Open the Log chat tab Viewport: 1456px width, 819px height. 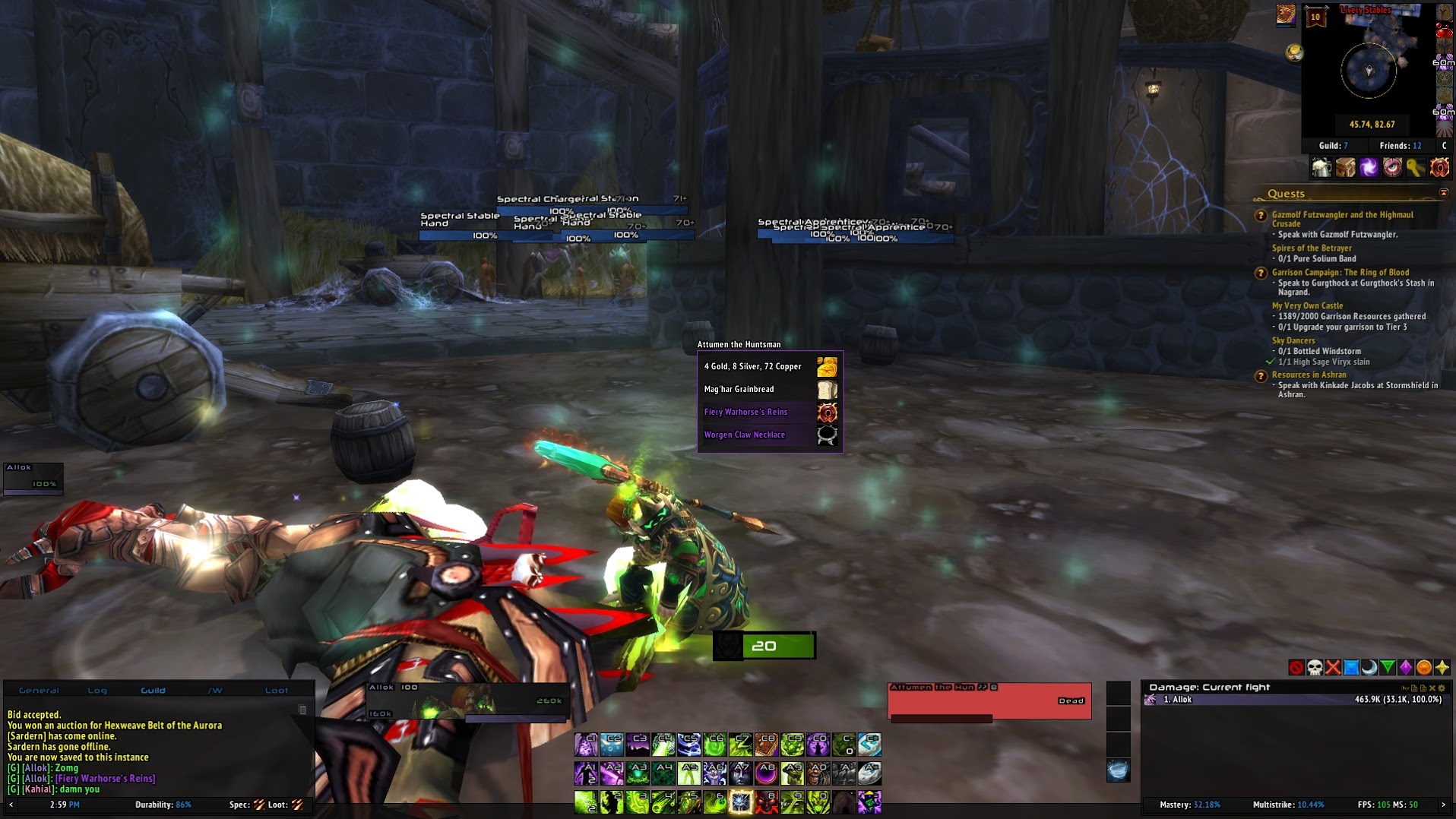(97, 691)
